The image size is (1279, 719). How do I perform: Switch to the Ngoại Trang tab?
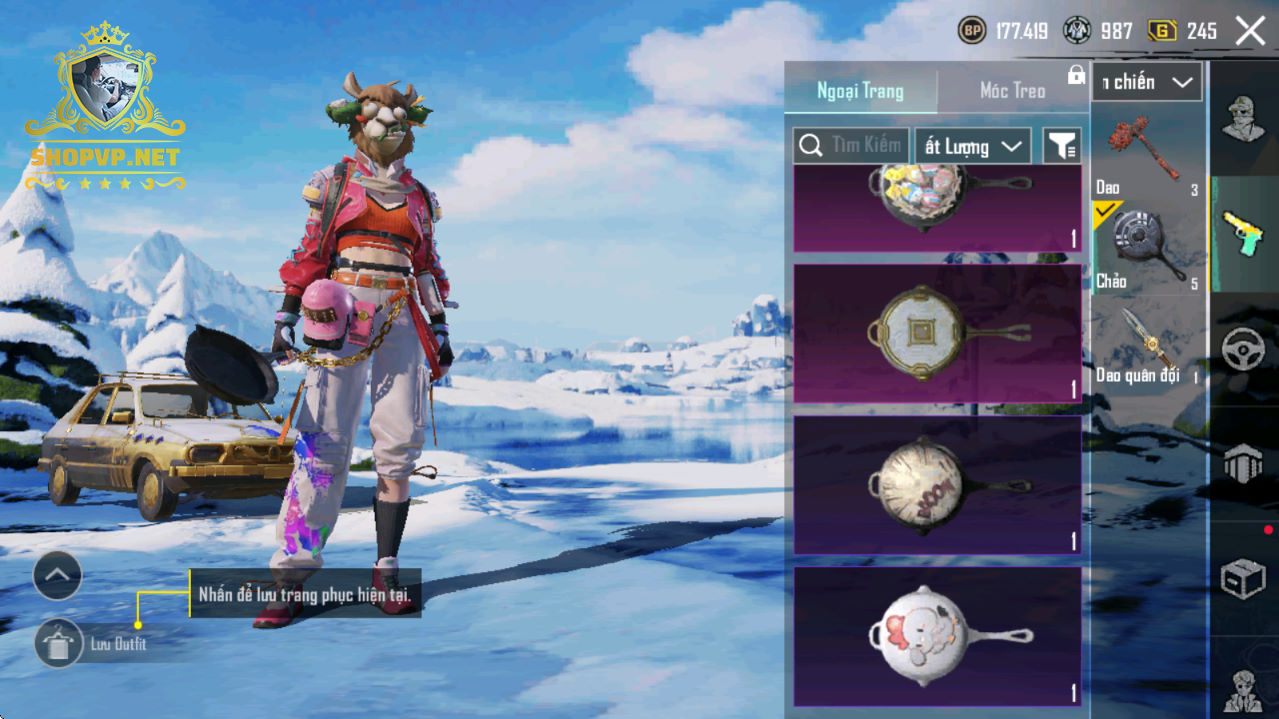tap(860, 91)
